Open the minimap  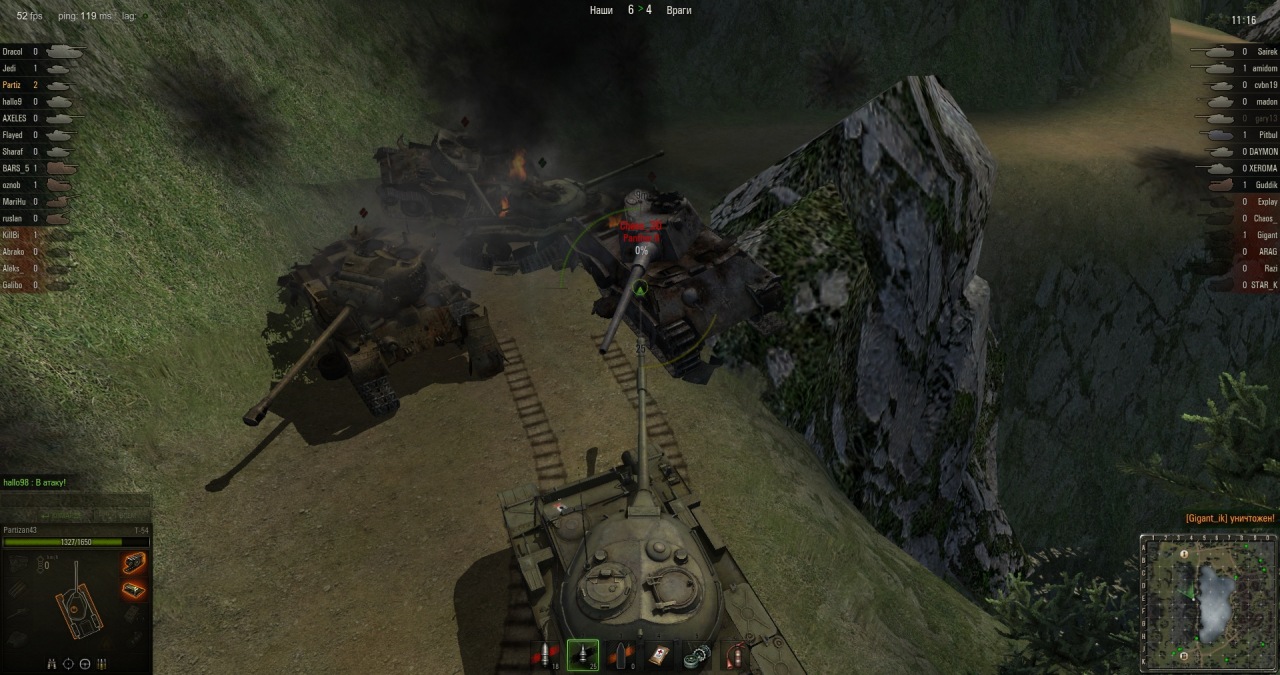1209,602
